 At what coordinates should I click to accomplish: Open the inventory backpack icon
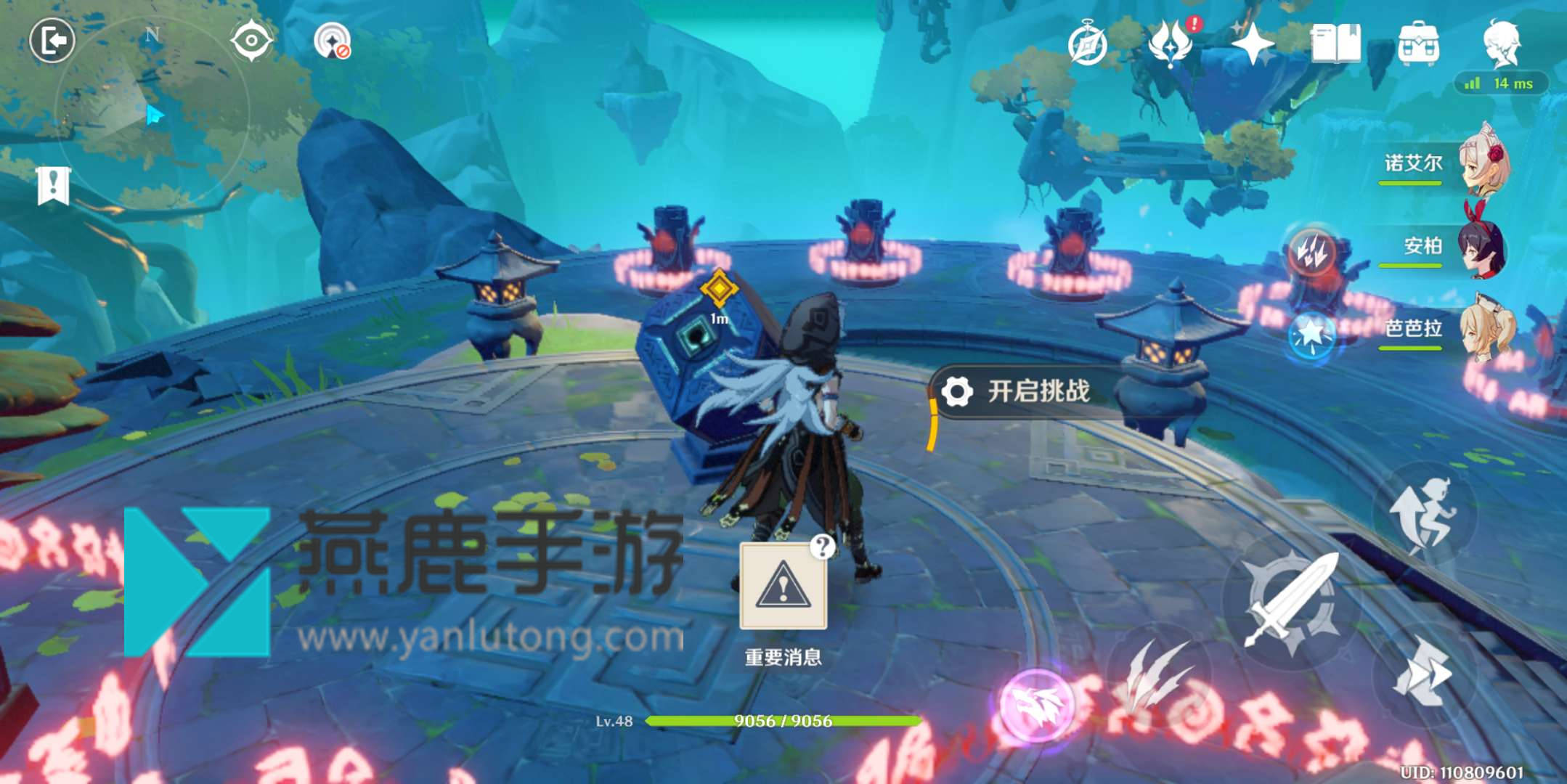click(1420, 45)
